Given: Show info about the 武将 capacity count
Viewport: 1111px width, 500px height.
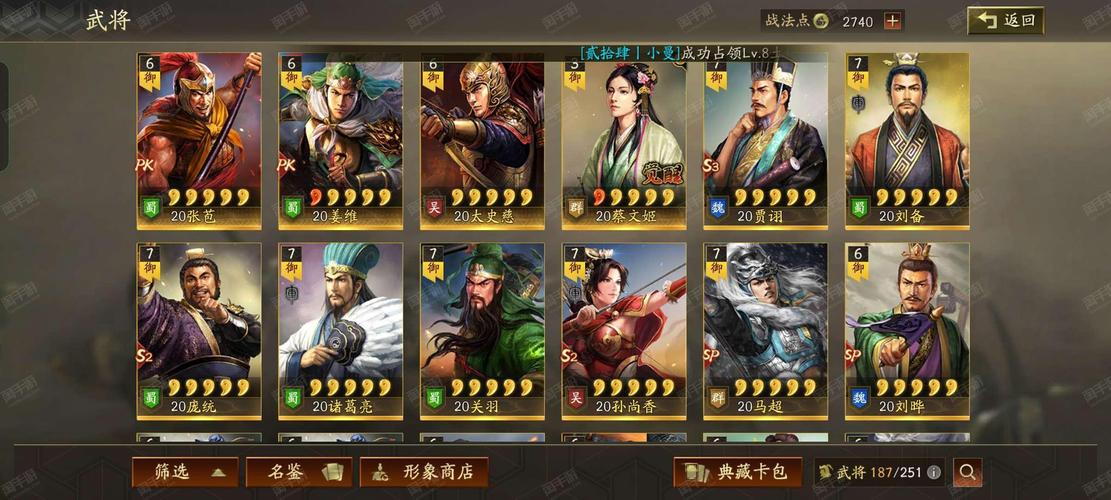Looking at the screenshot, I should click(x=934, y=472).
